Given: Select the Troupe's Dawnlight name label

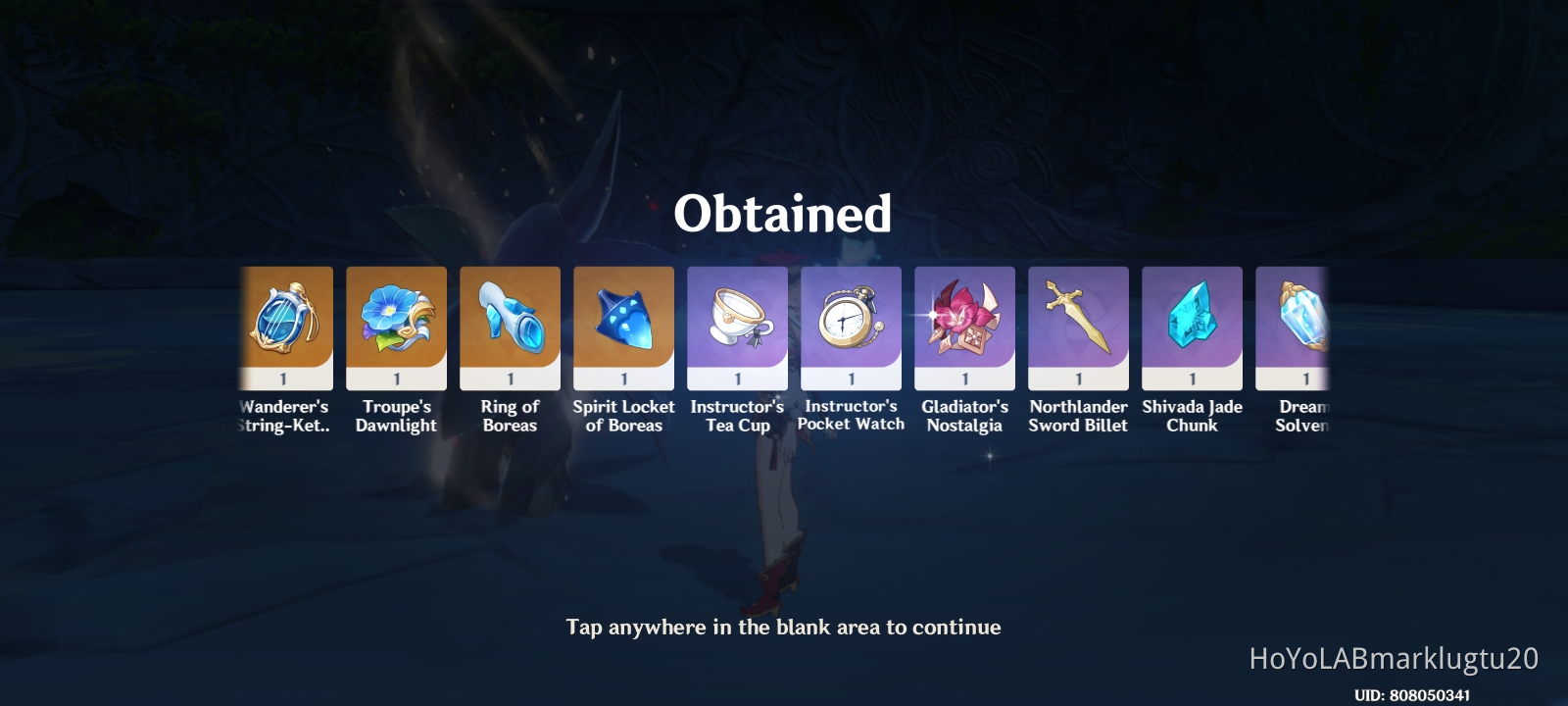Looking at the screenshot, I should coord(397,415).
